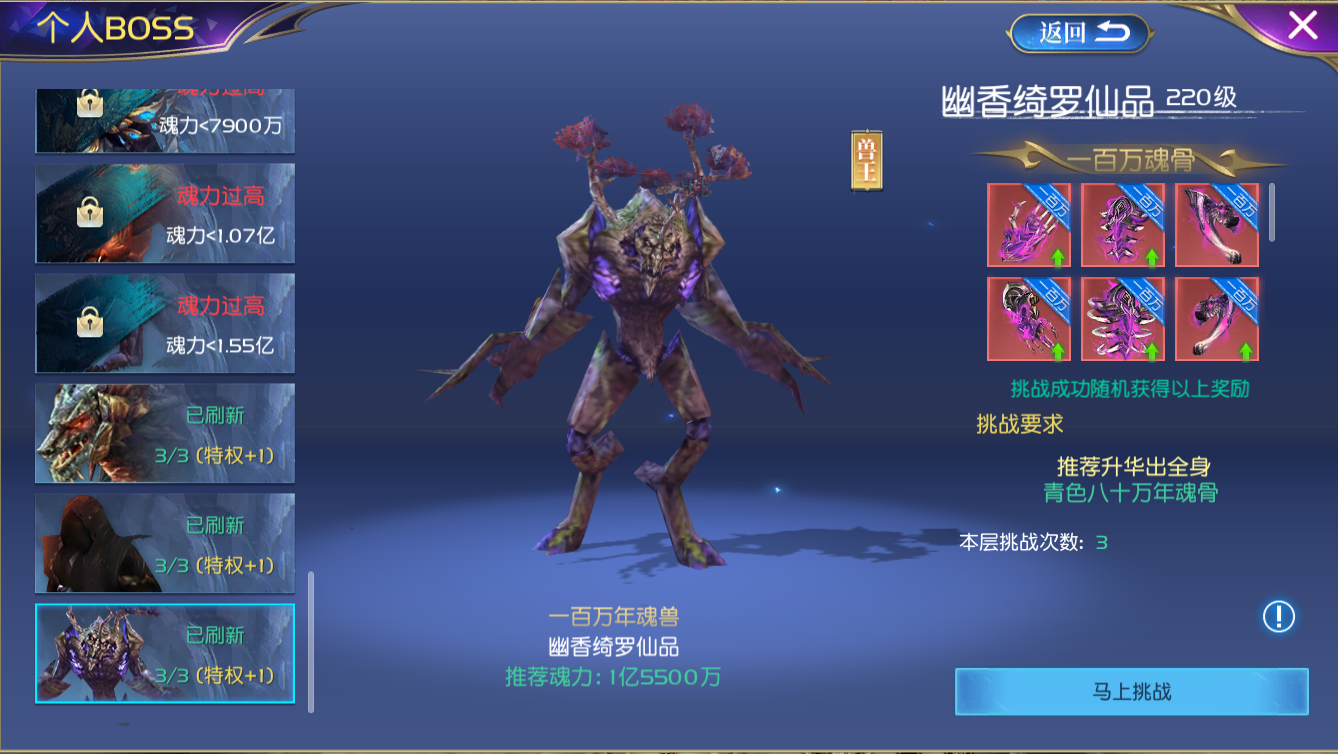Click the ribbed spiral soul bone, bottom row middle

[x=1123, y=318]
